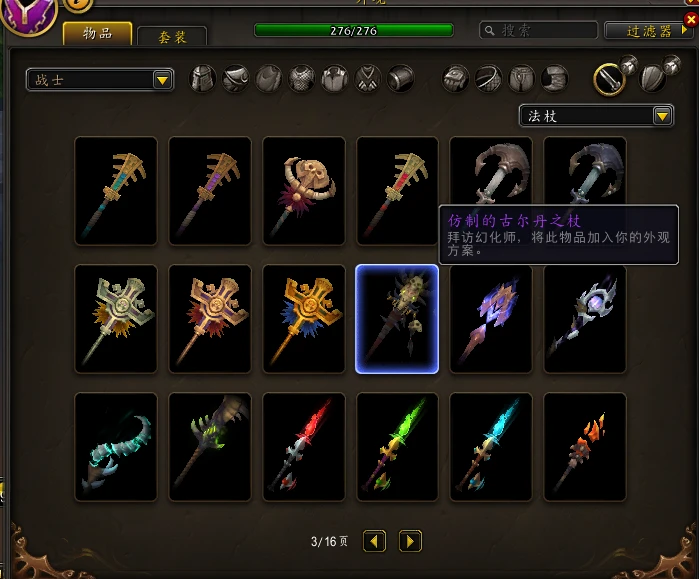Select the helmet head slot icon

click(203, 78)
